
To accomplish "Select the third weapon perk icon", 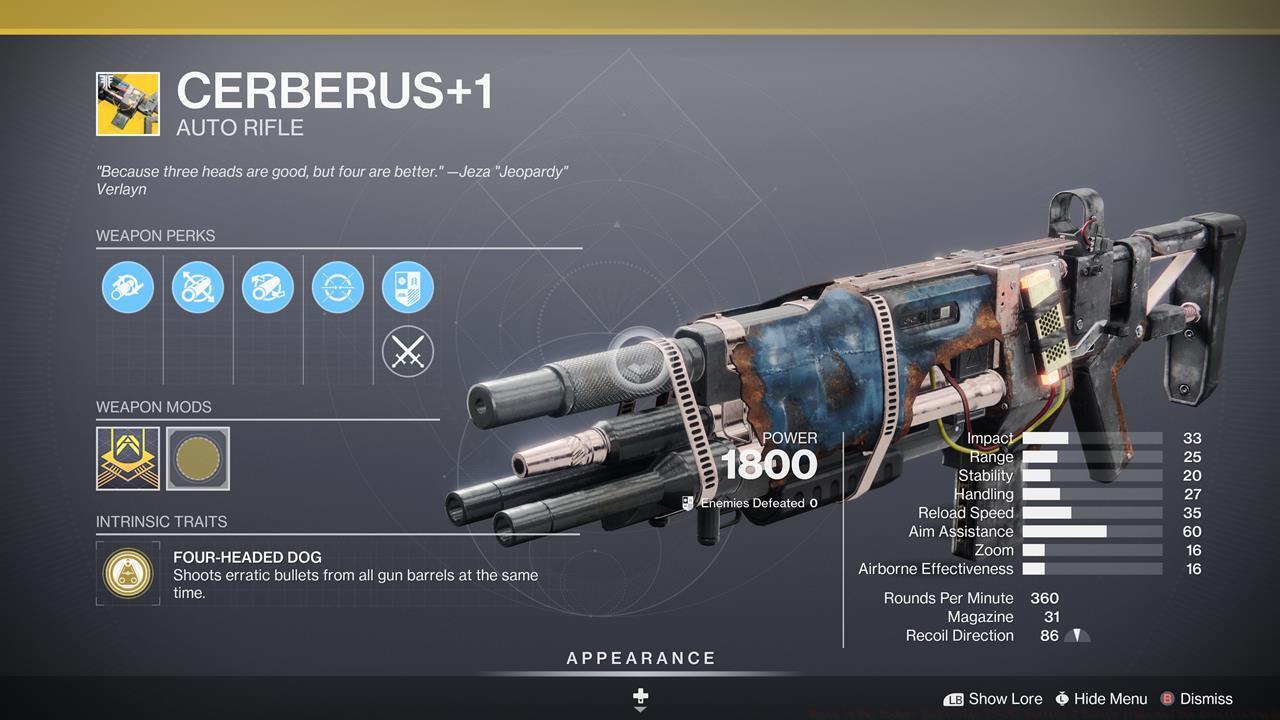I will point(268,287).
